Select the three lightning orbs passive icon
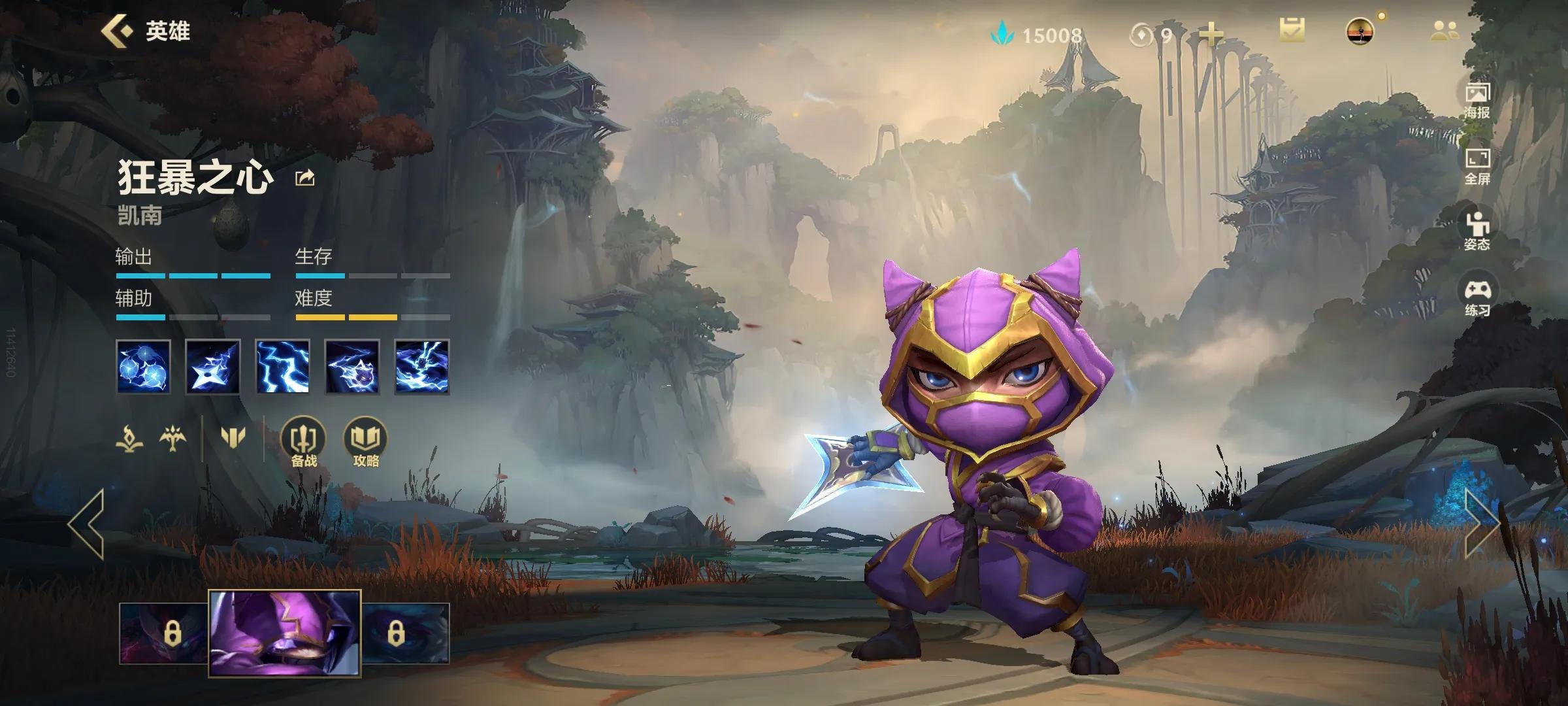 (144, 367)
